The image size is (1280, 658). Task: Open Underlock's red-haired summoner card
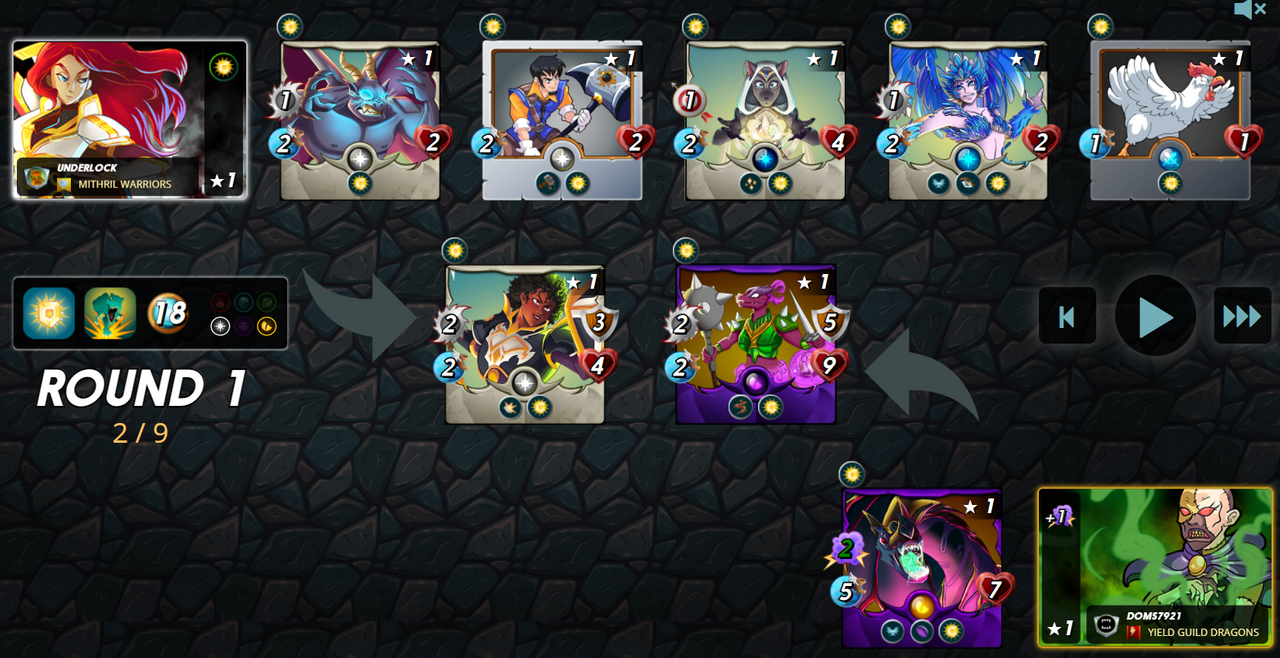pyautogui.click(x=129, y=119)
